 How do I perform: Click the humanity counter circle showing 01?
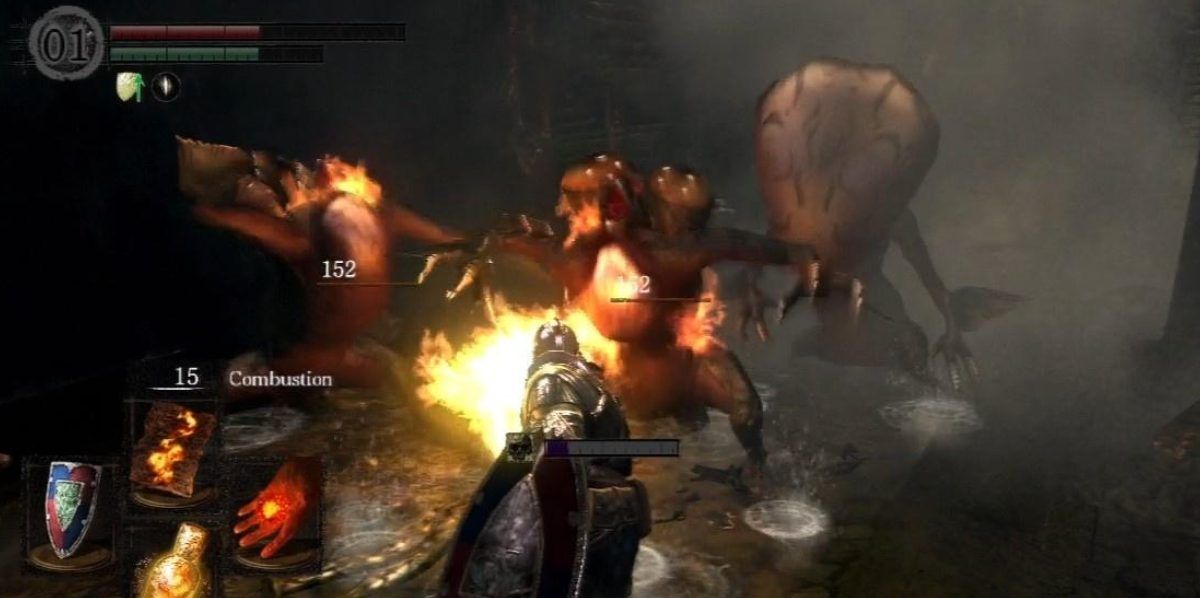click(x=66, y=43)
